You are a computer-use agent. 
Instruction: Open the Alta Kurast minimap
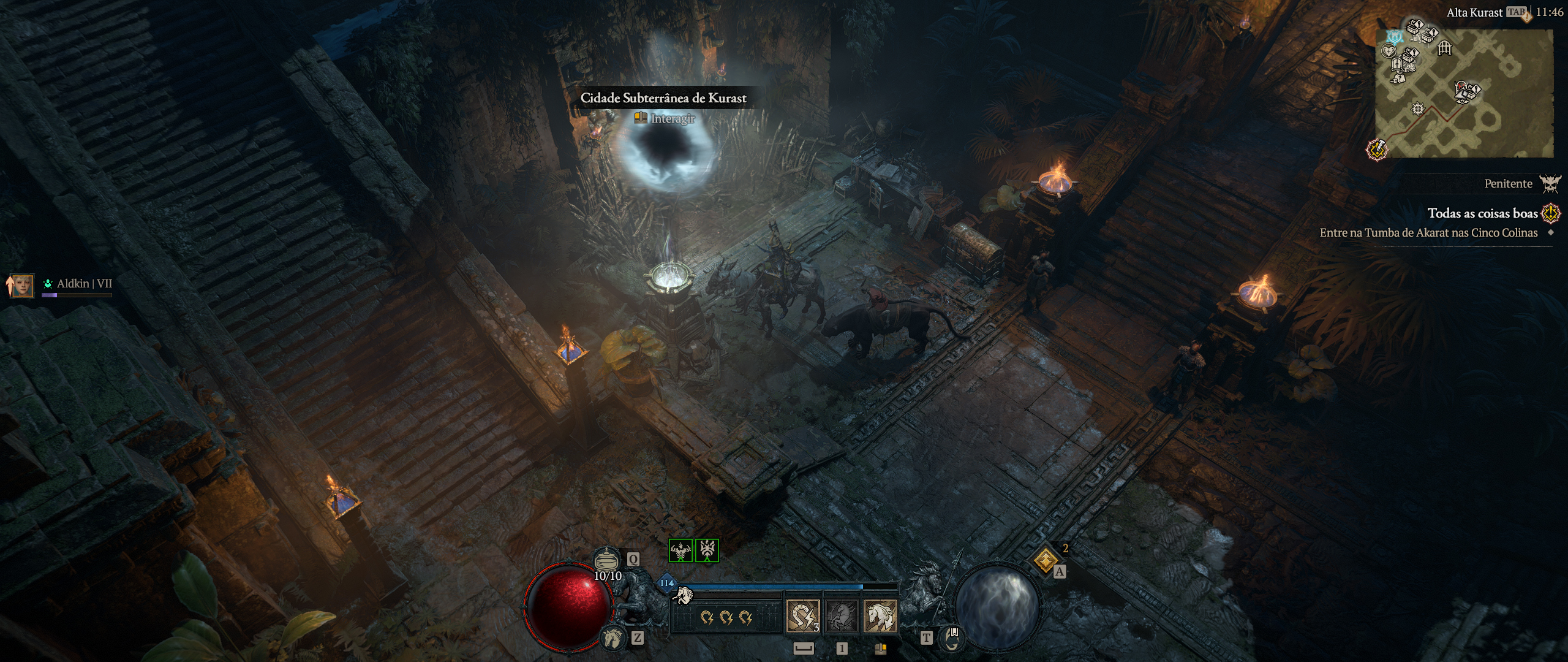(x=1464, y=93)
